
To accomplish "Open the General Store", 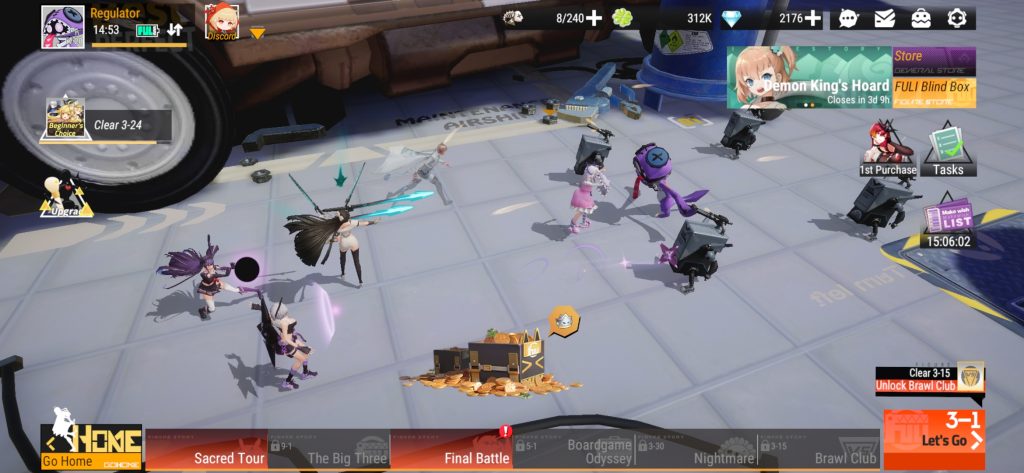I will click(x=934, y=61).
